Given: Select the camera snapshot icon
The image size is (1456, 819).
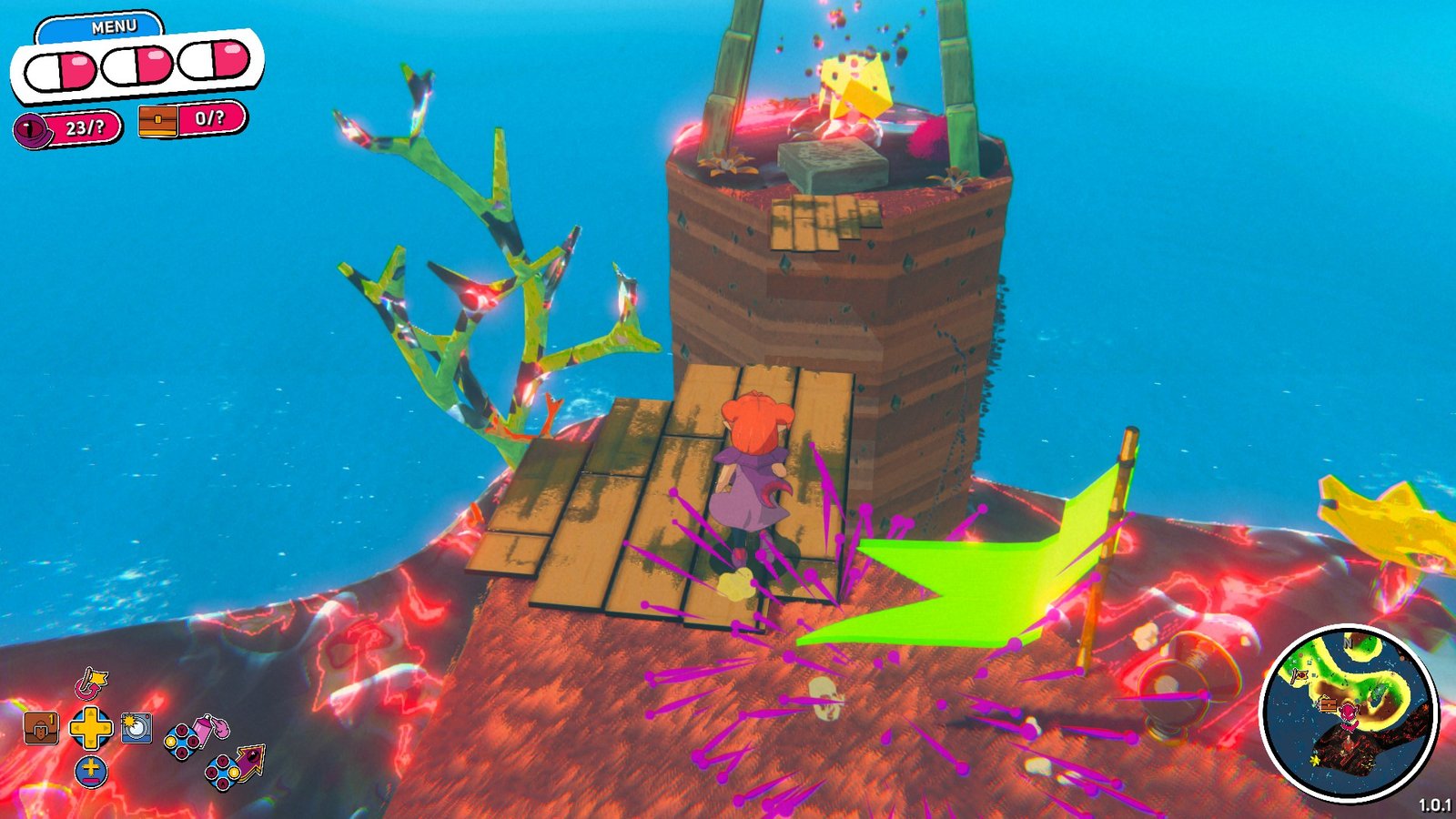Looking at the screenshot, I should pyautogui.click(x=136, y=728).
